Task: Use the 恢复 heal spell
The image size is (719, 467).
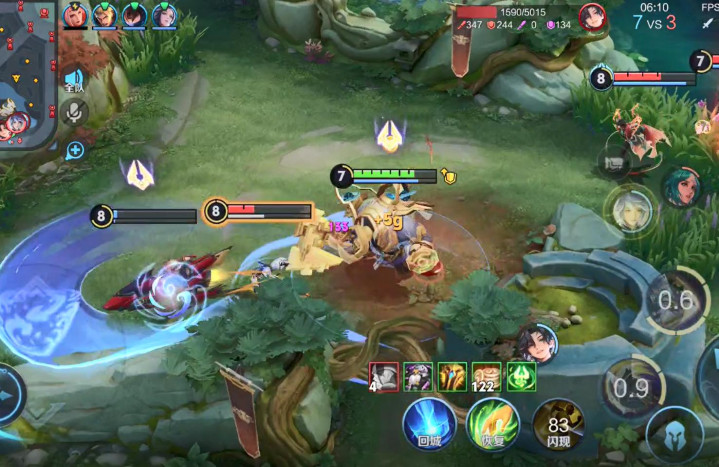Action: (493, 425)
